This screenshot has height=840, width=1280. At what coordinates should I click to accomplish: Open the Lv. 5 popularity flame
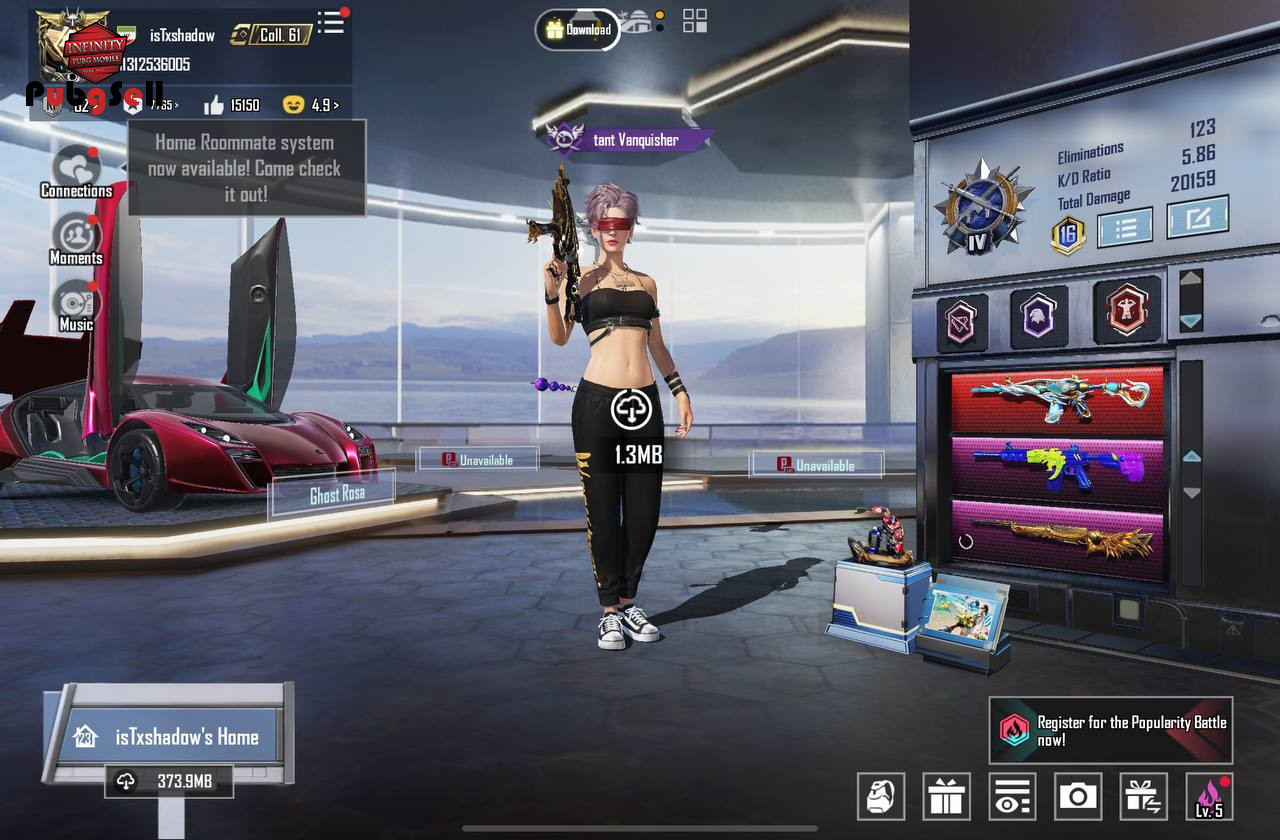click(x=1209, y=796)
